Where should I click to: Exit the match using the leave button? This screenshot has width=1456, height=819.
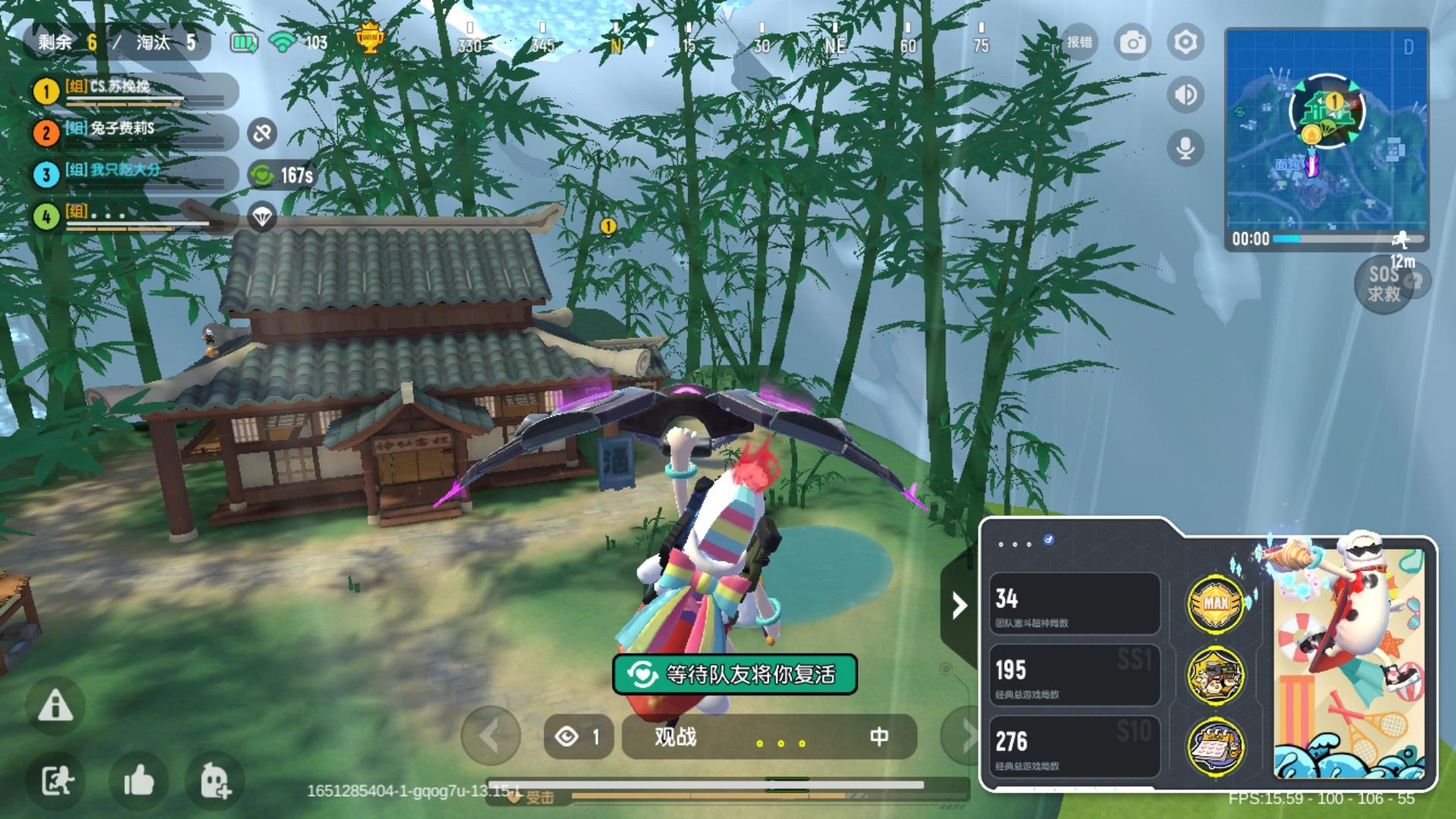56,780
